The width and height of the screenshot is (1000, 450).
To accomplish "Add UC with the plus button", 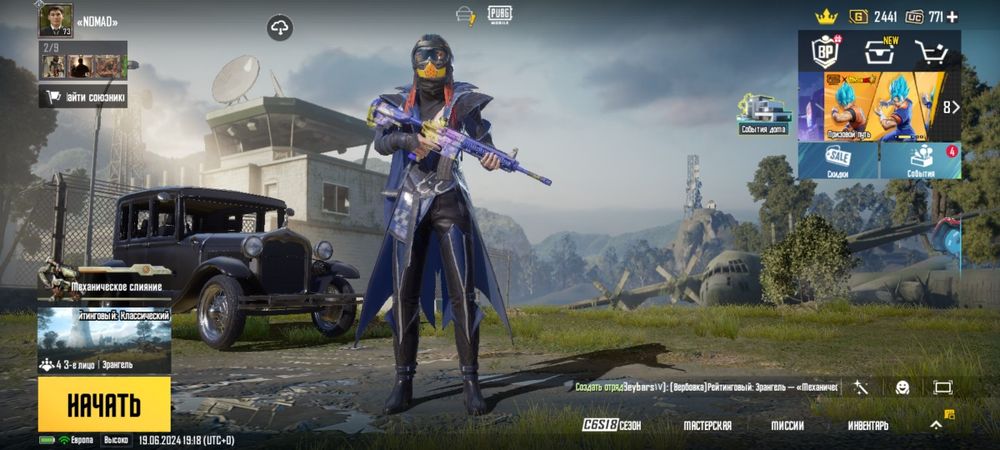I will (x=951, y=16).
